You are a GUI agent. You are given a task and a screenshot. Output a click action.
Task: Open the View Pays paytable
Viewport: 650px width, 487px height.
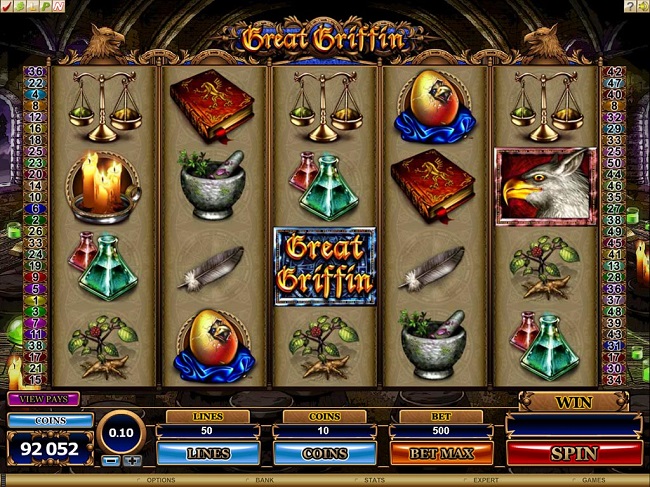pyautogui.click(x=43, y=399)
